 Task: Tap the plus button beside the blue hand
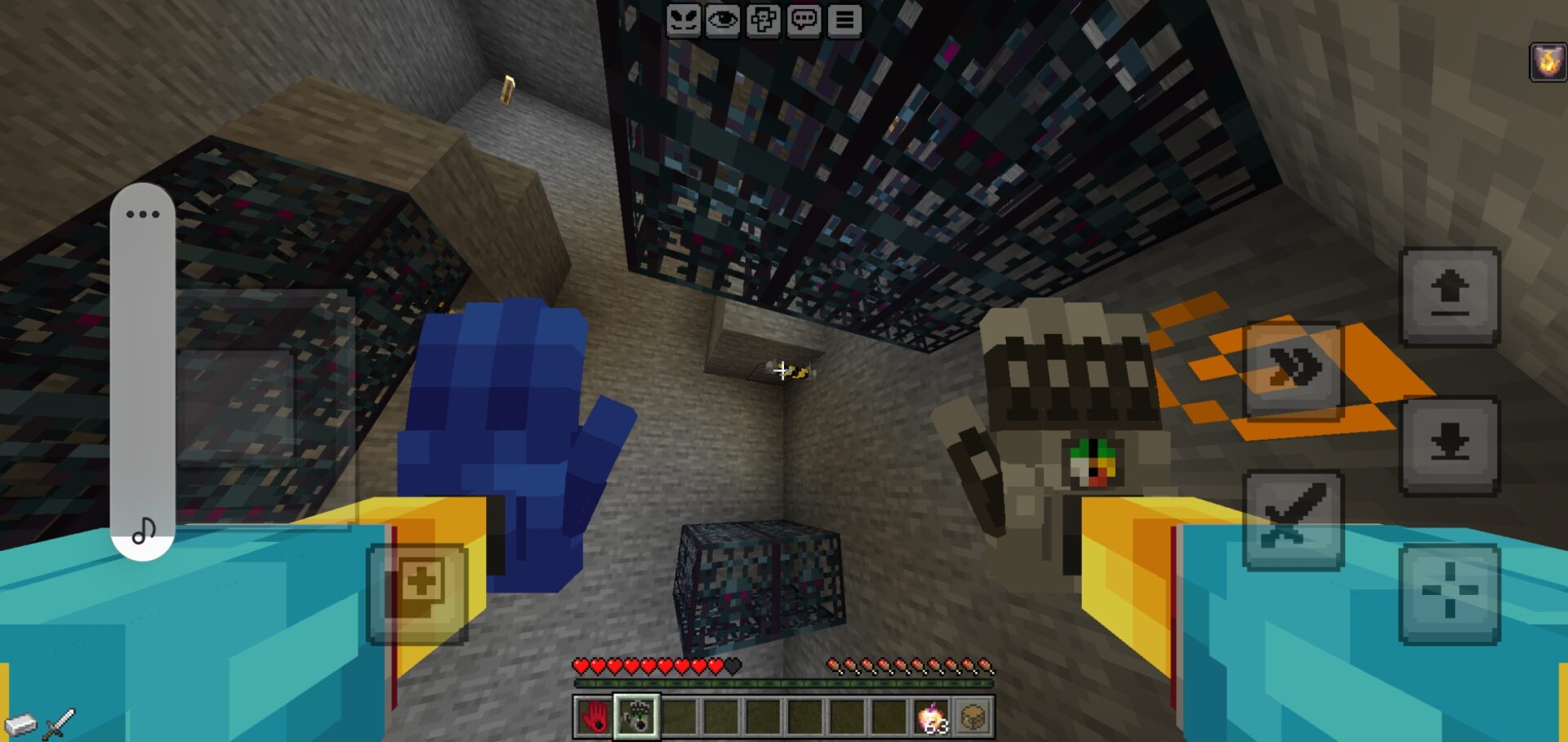pos(418,593)
